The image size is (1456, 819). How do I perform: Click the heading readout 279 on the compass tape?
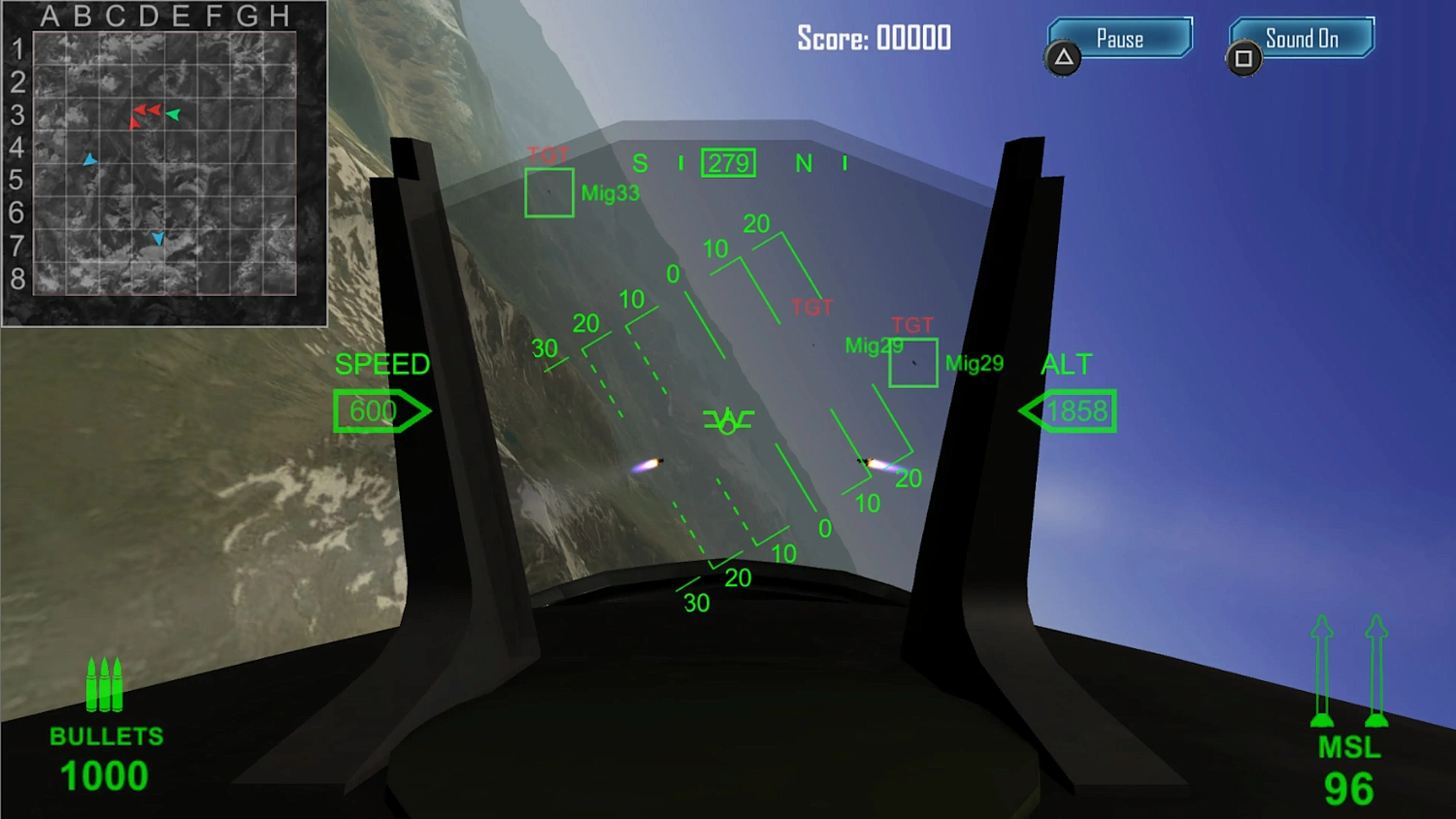(x=728, y=162)
